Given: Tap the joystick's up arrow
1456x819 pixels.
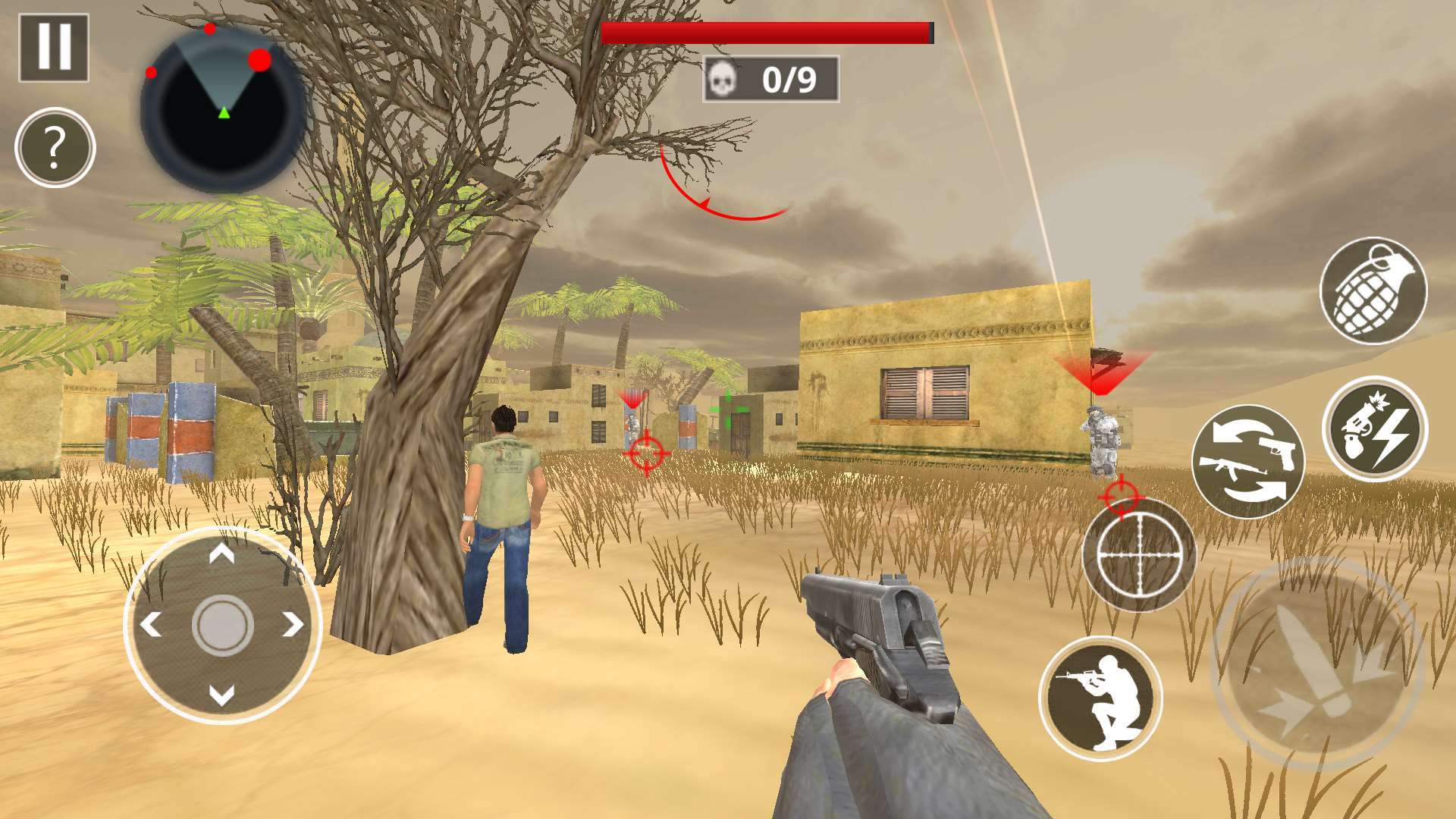Looking at the screenshot, I should [221, 555].
